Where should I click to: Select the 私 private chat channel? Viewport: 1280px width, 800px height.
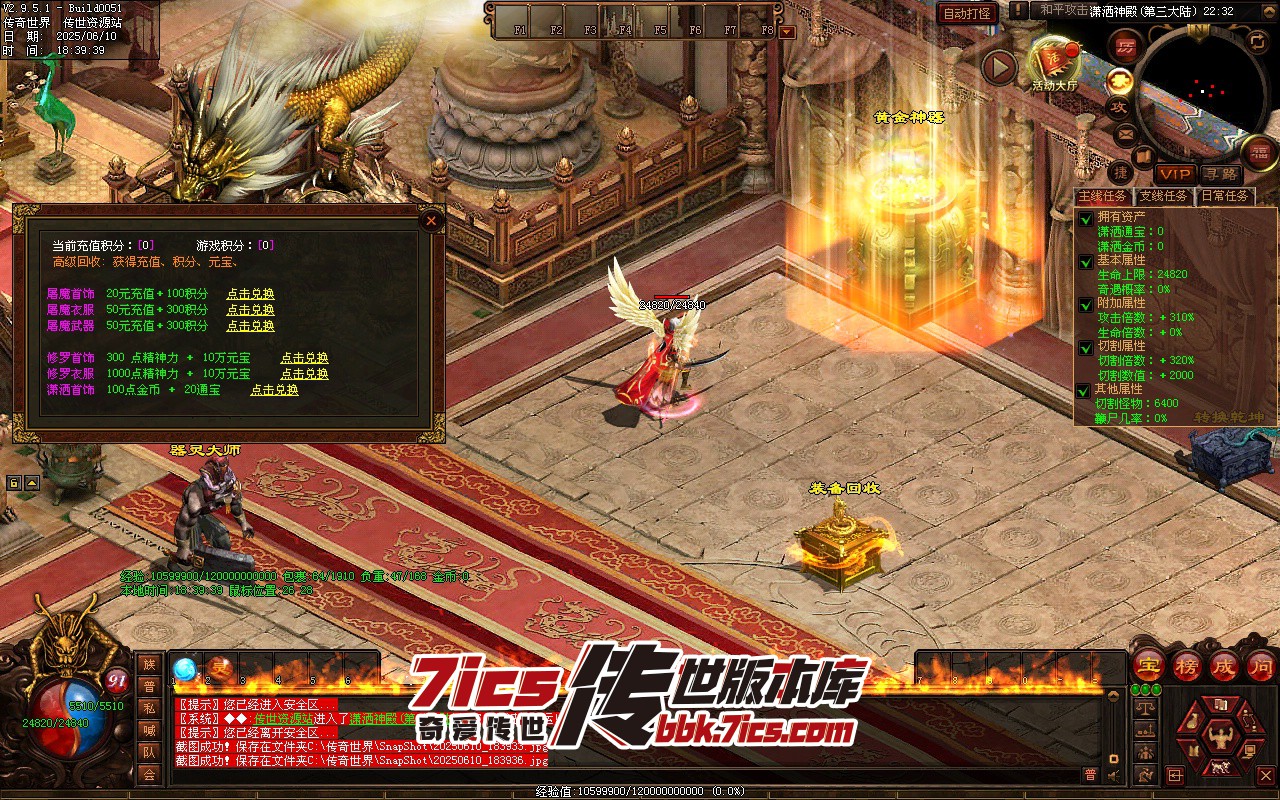[x=149, y=708]
